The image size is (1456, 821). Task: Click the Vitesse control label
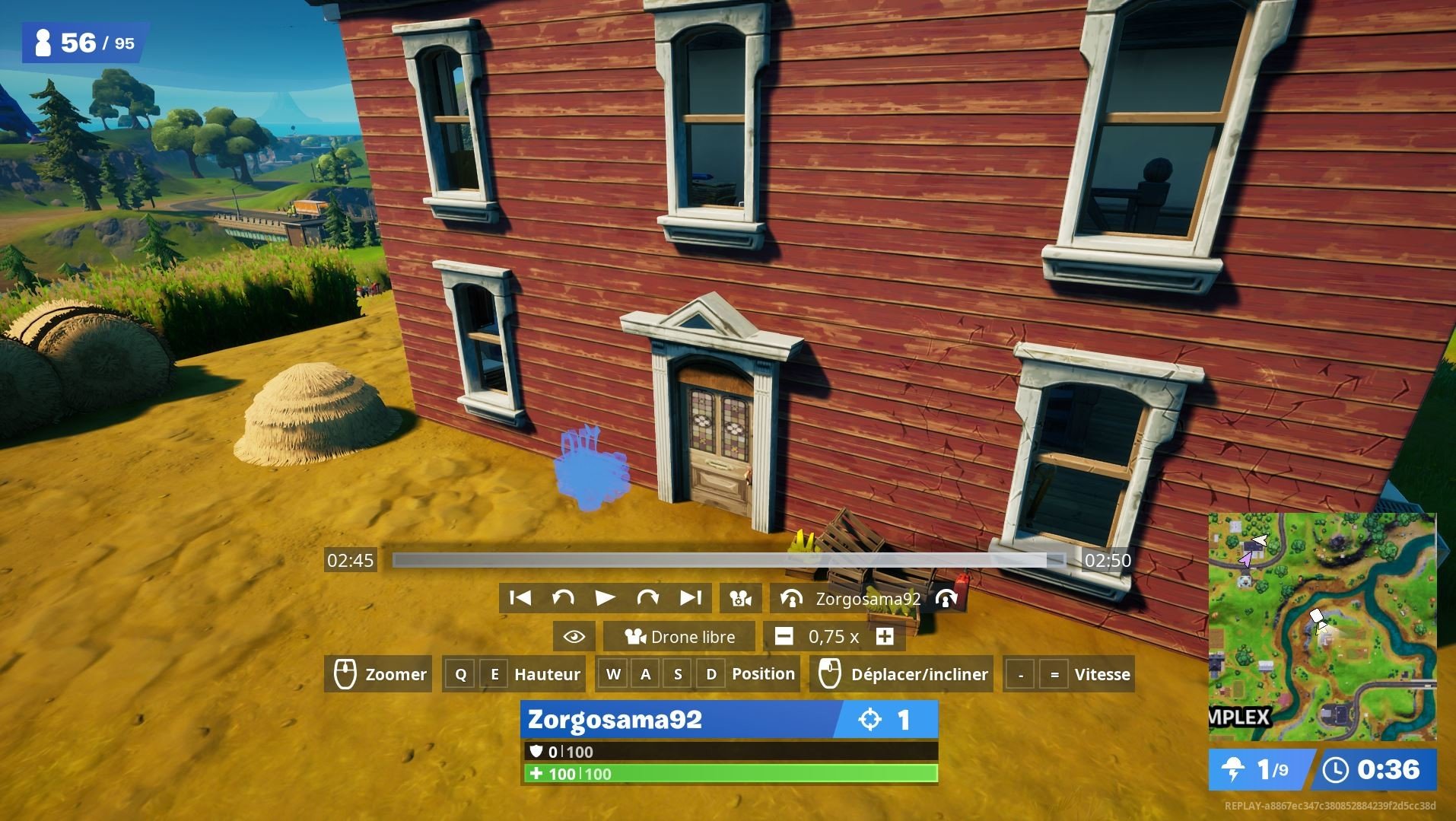[x=1102, y=673]
